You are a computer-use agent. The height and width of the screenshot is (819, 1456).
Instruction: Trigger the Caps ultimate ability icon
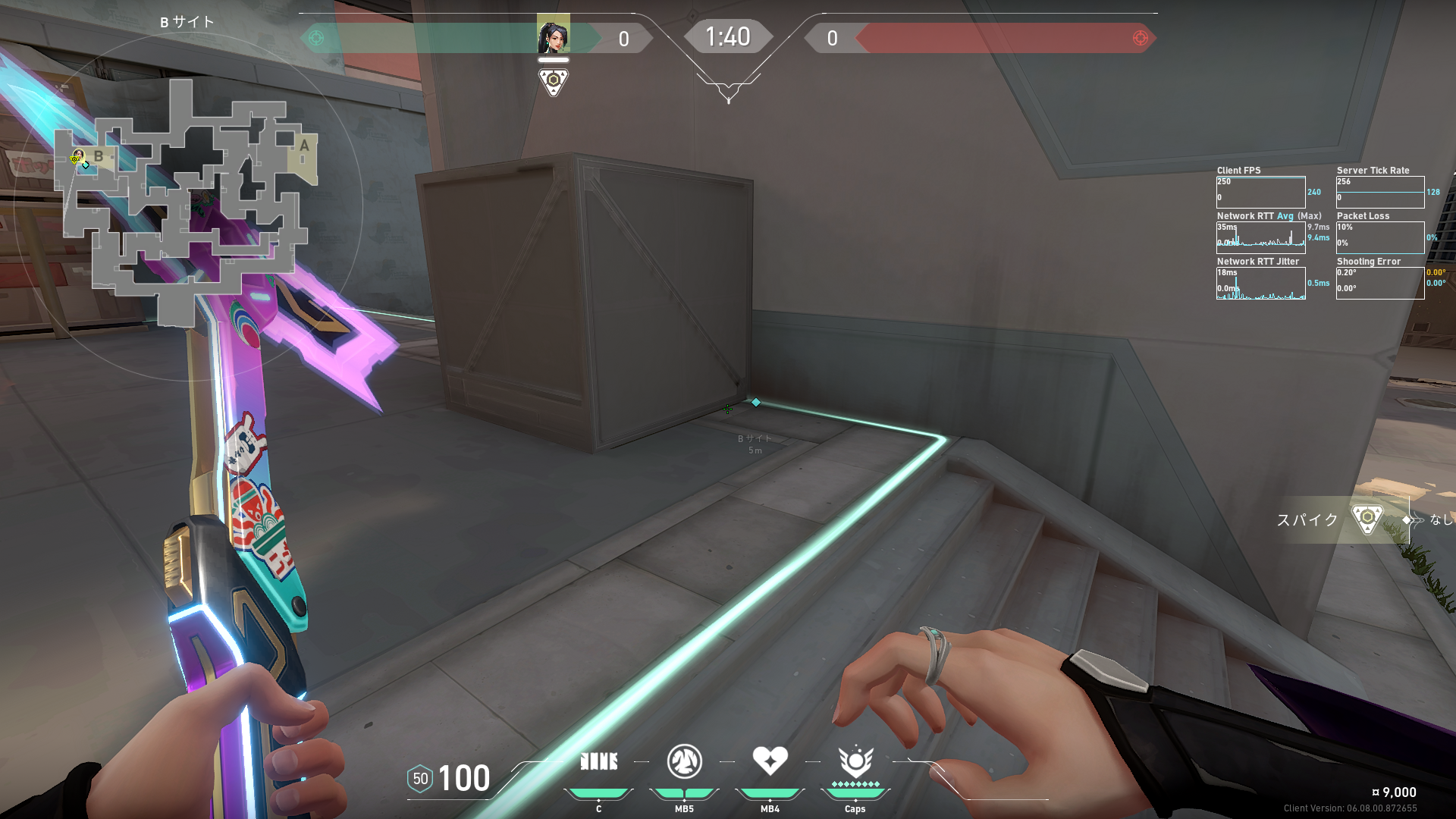(x=855, y=761)
